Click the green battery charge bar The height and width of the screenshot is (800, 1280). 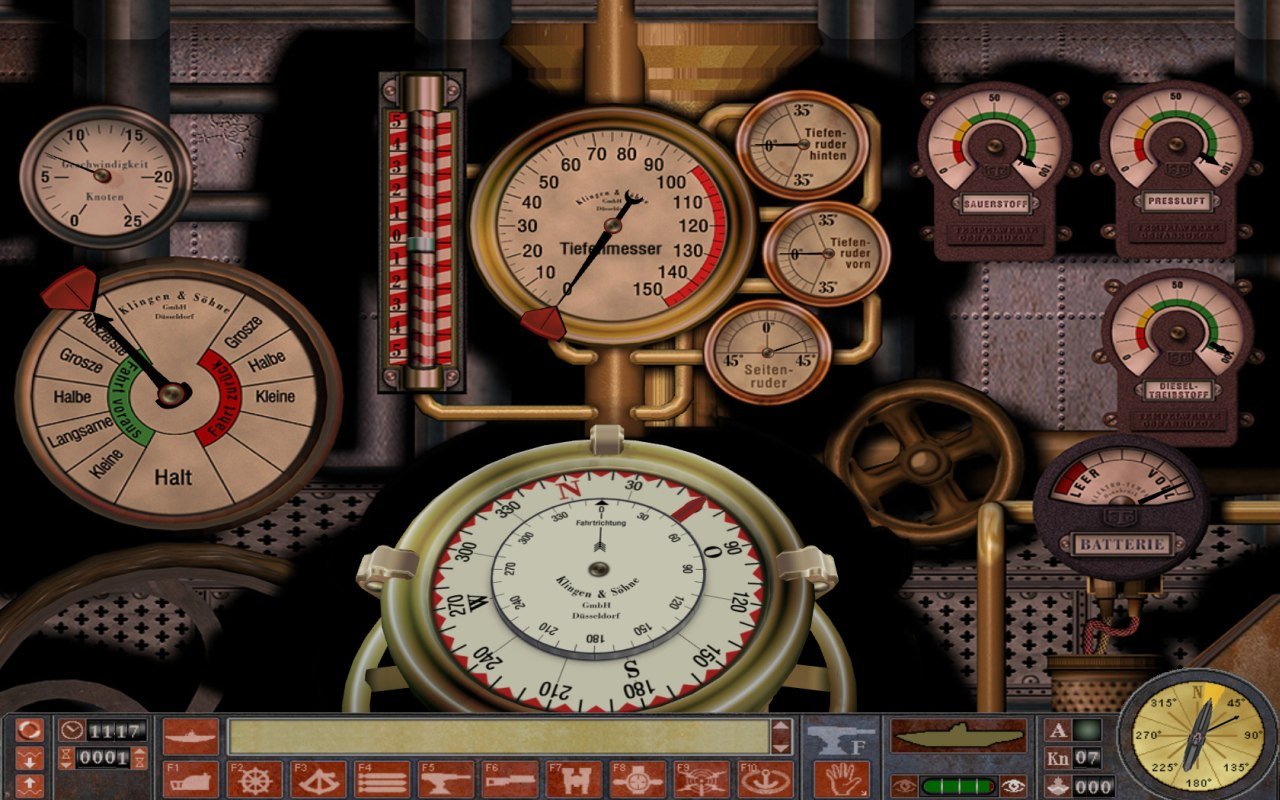coord(960,786)
